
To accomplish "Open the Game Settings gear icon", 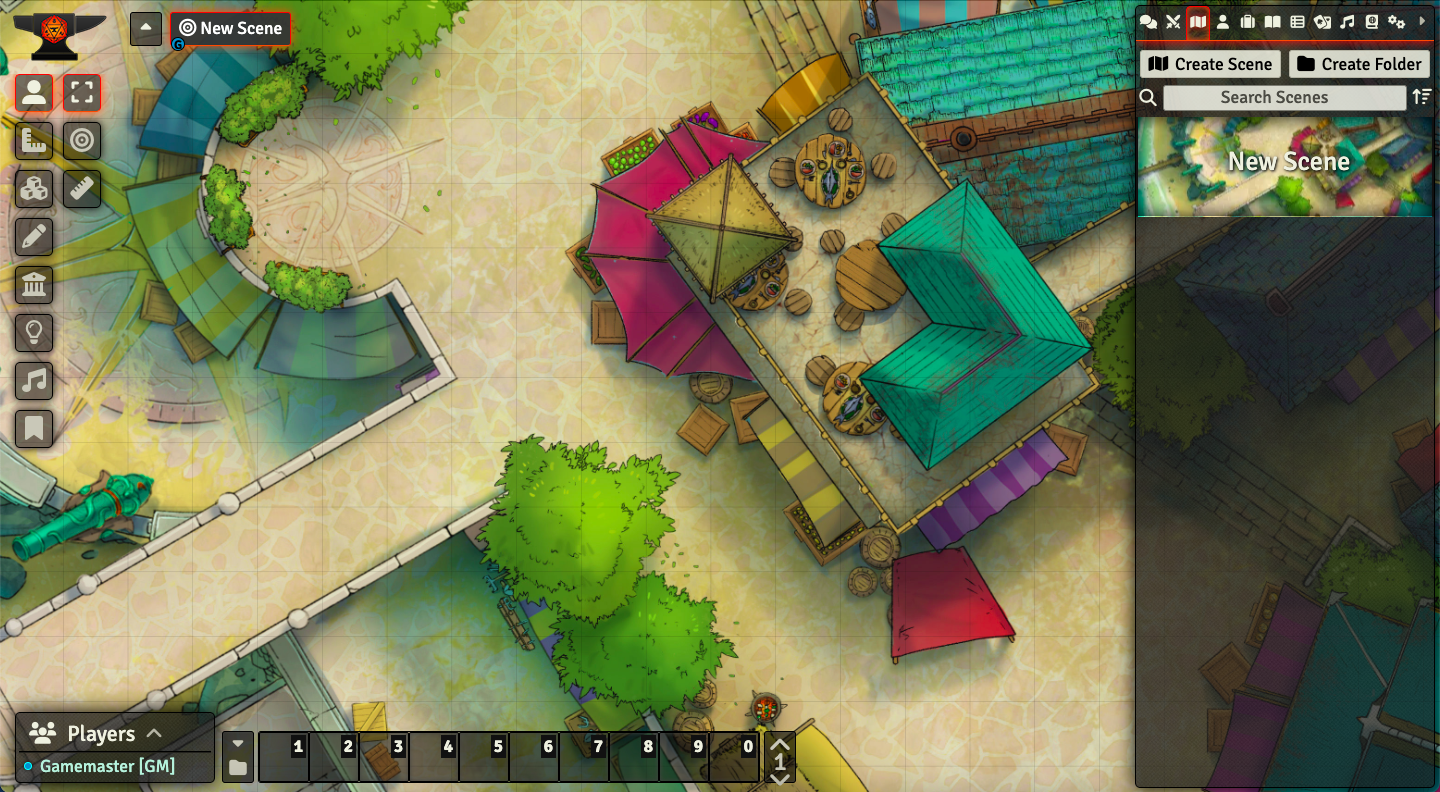I will click(1396, 20).
